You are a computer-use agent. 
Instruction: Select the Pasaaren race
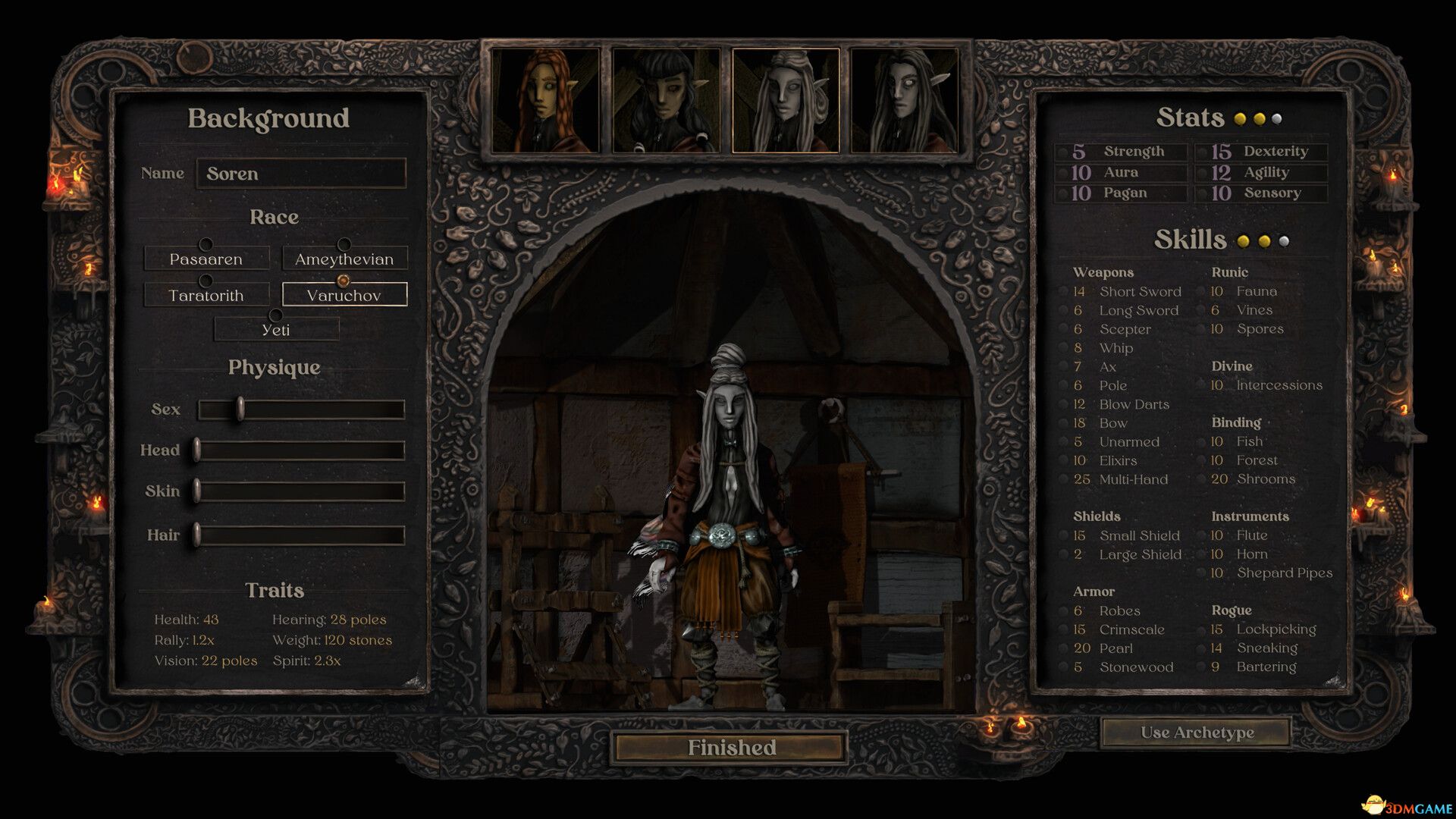pos(206,259)
